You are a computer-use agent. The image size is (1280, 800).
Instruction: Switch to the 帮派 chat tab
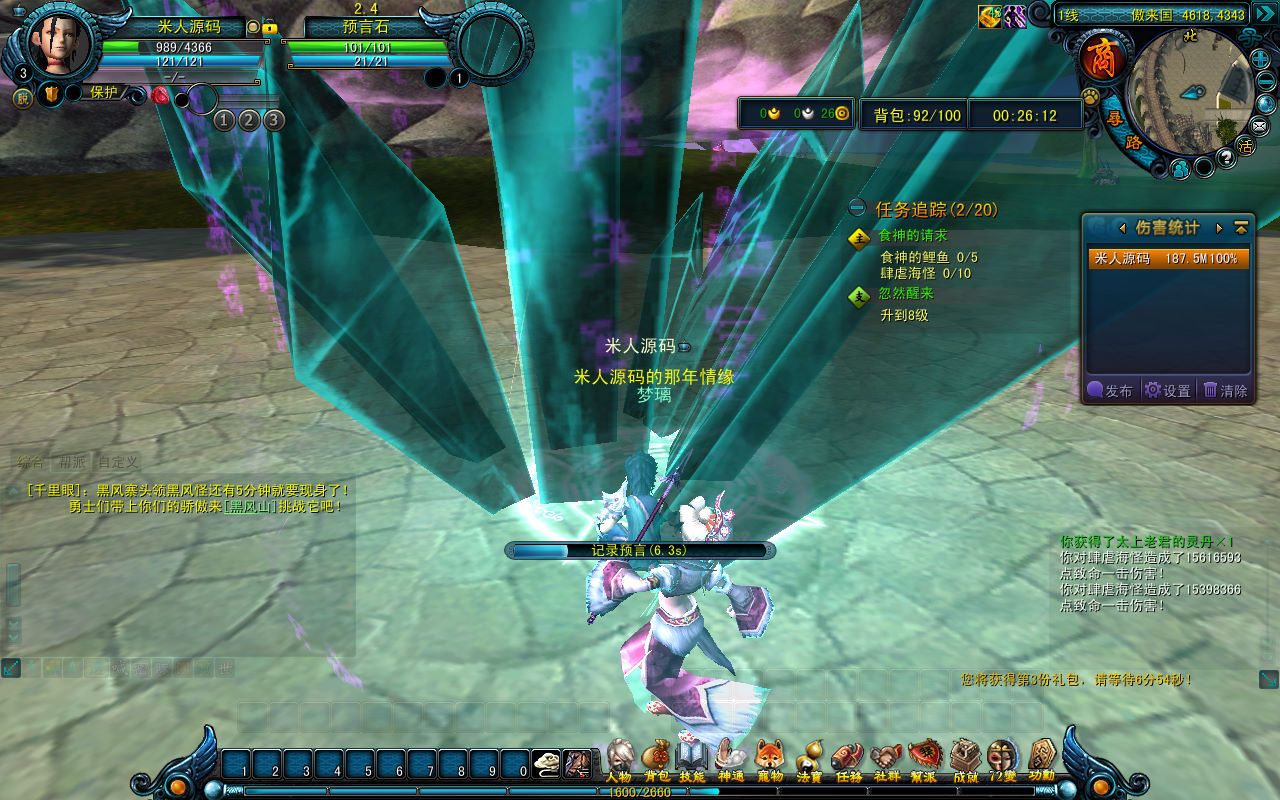tap(73, 462)
